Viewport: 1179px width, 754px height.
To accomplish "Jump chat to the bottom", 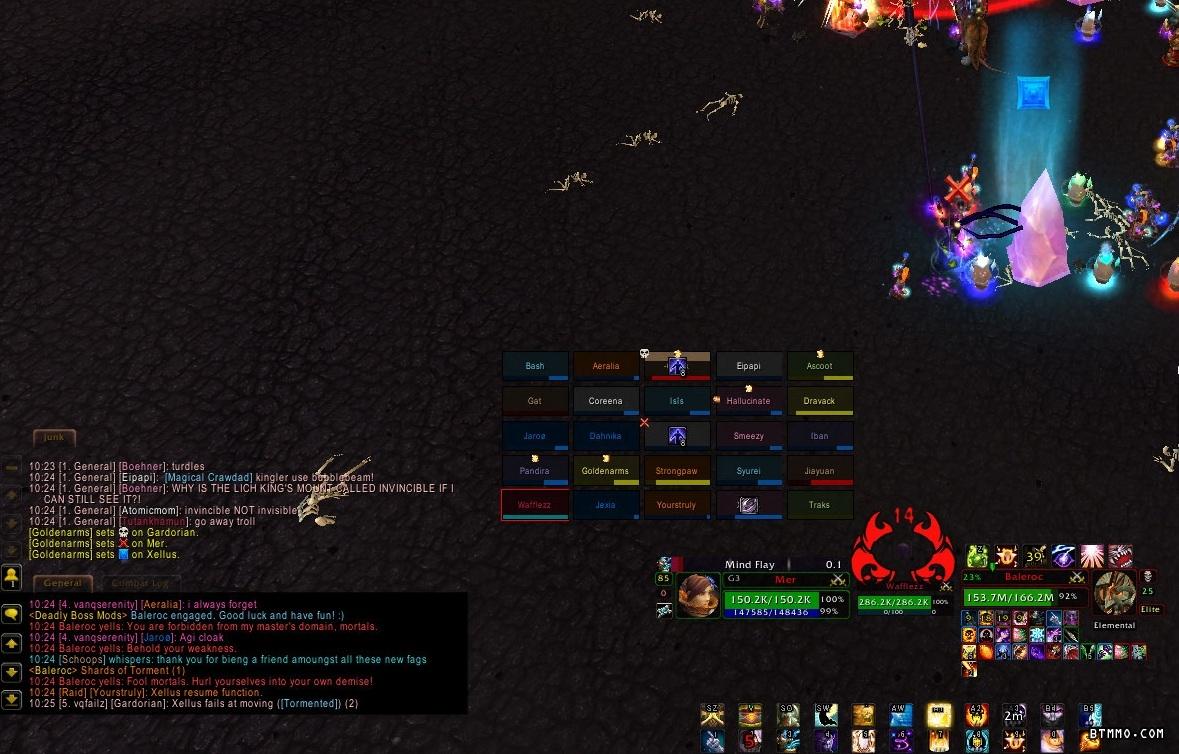I will [x=12, y=700].
